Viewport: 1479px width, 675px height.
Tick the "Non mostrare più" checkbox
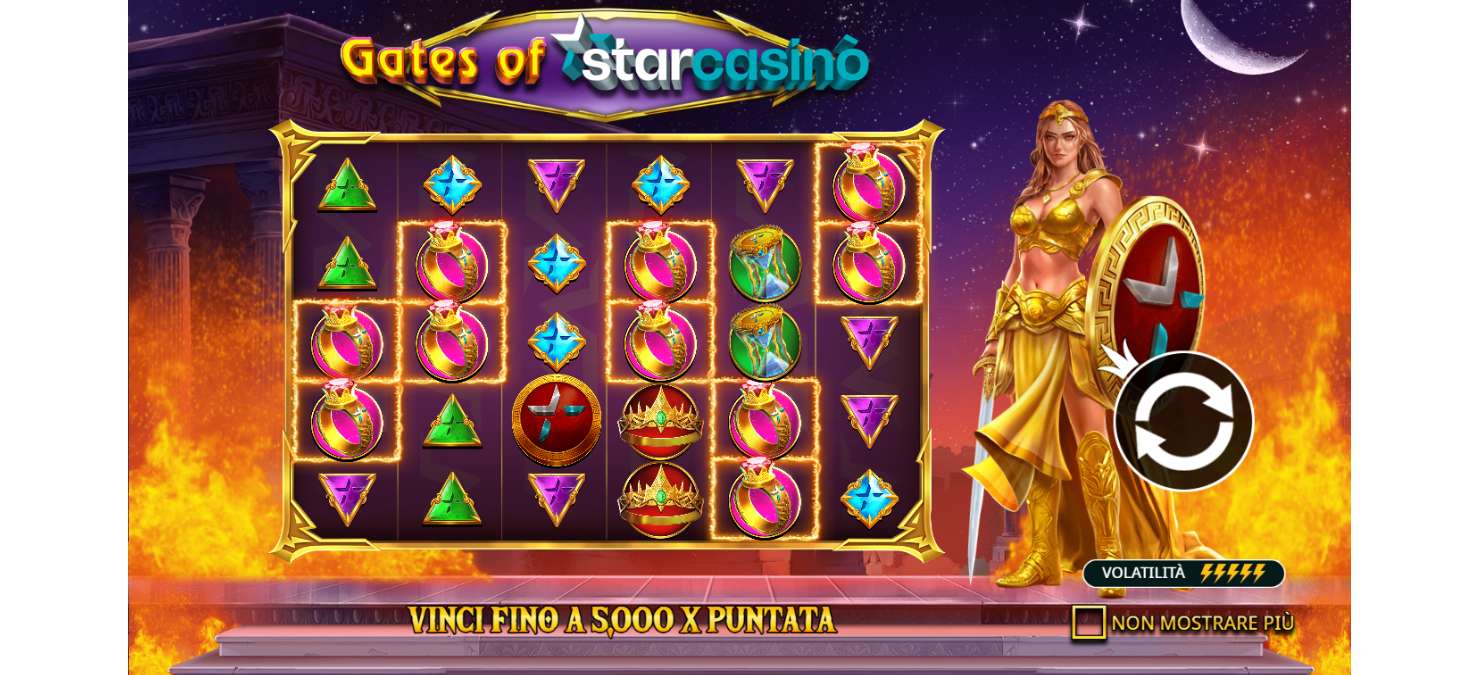(1088, 622)
